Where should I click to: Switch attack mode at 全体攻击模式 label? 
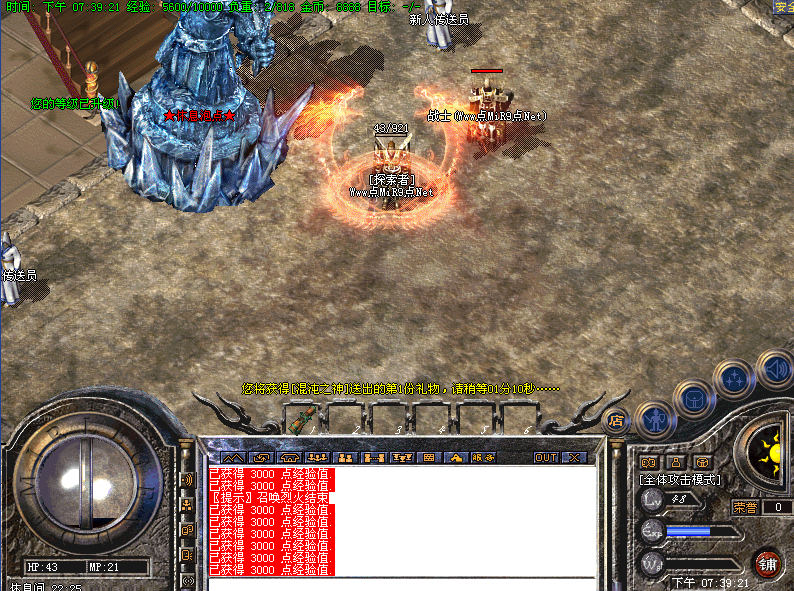point(680,480)
